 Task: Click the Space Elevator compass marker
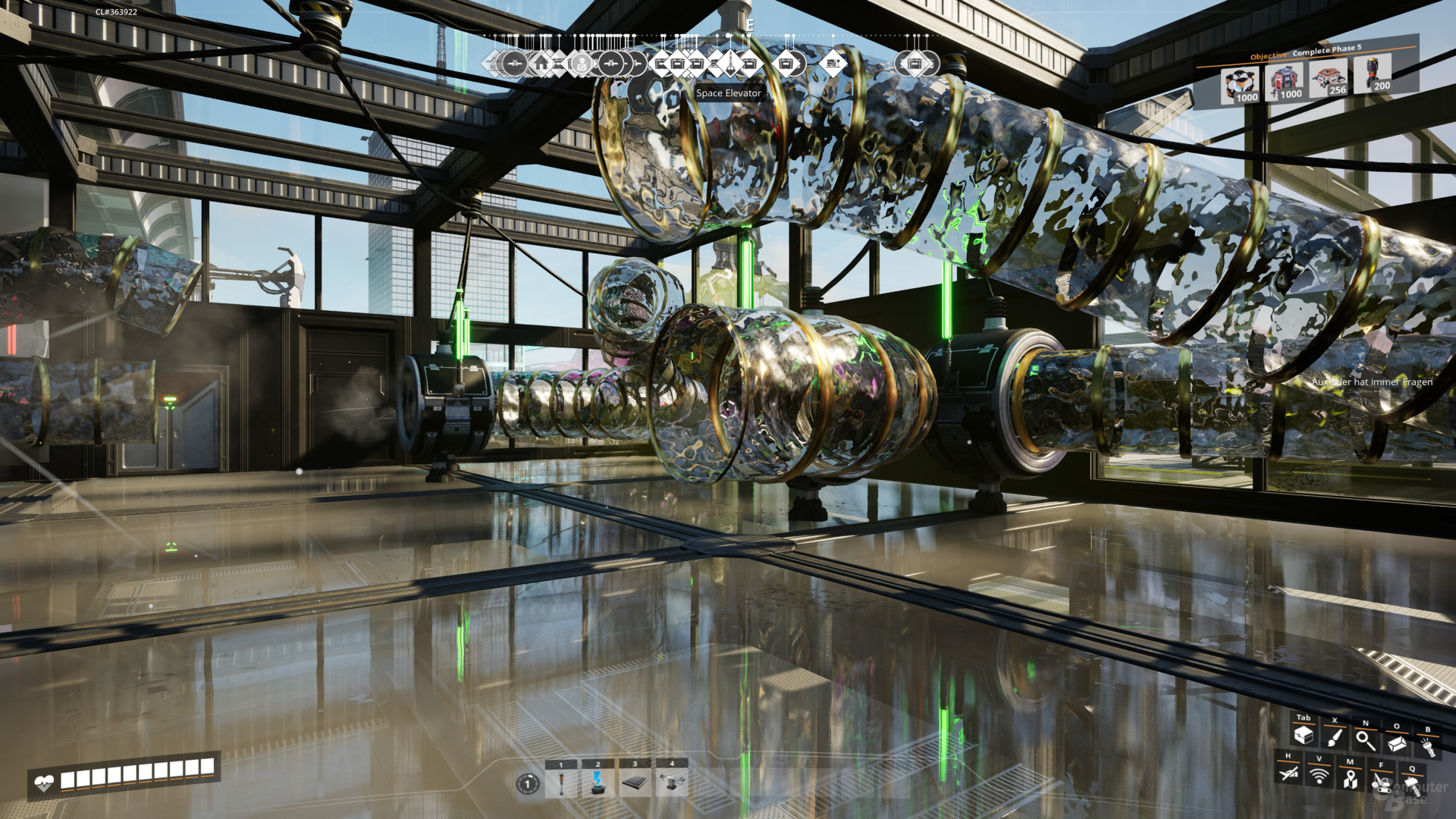tap(730, 64)
